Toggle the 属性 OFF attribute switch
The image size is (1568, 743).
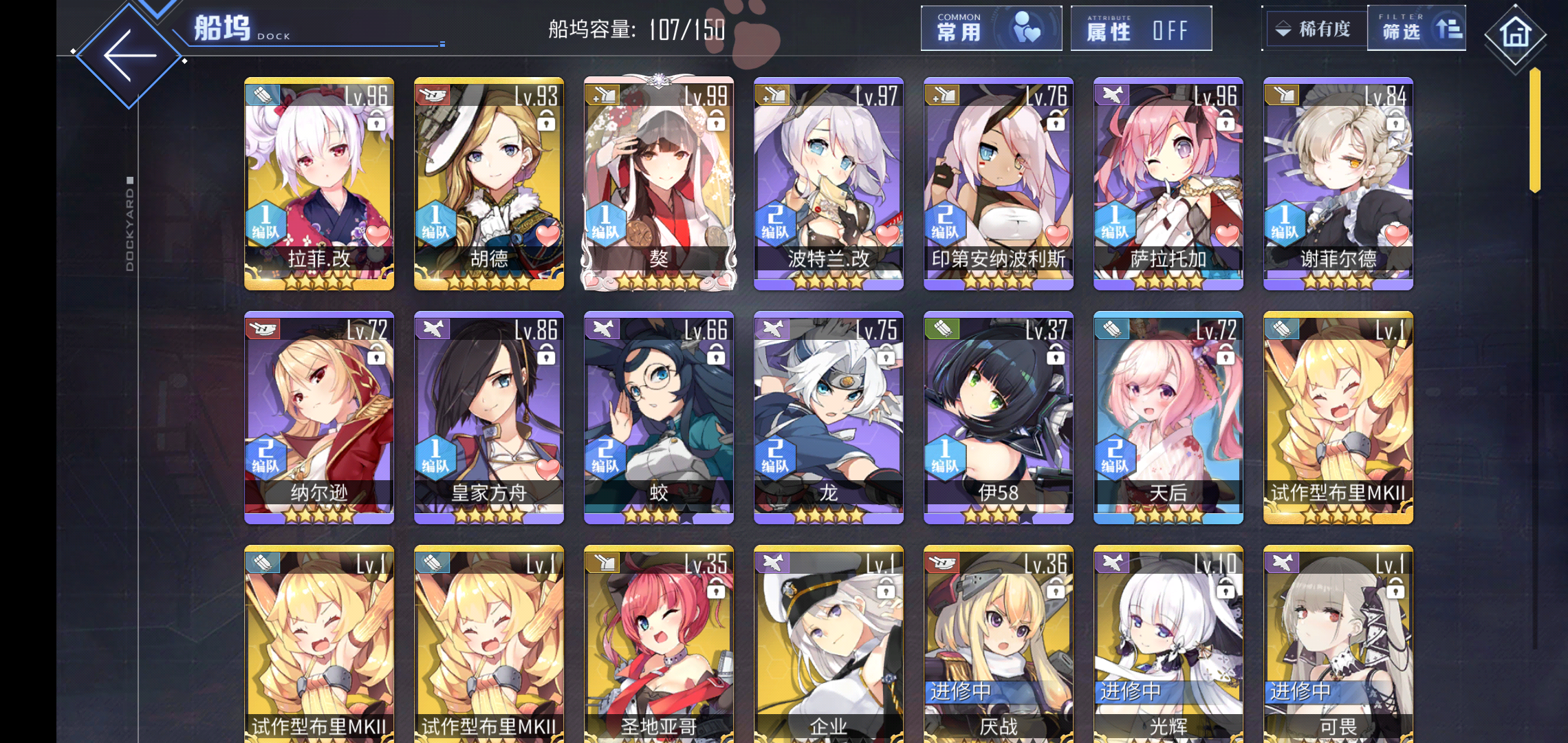coord(1140,29)
